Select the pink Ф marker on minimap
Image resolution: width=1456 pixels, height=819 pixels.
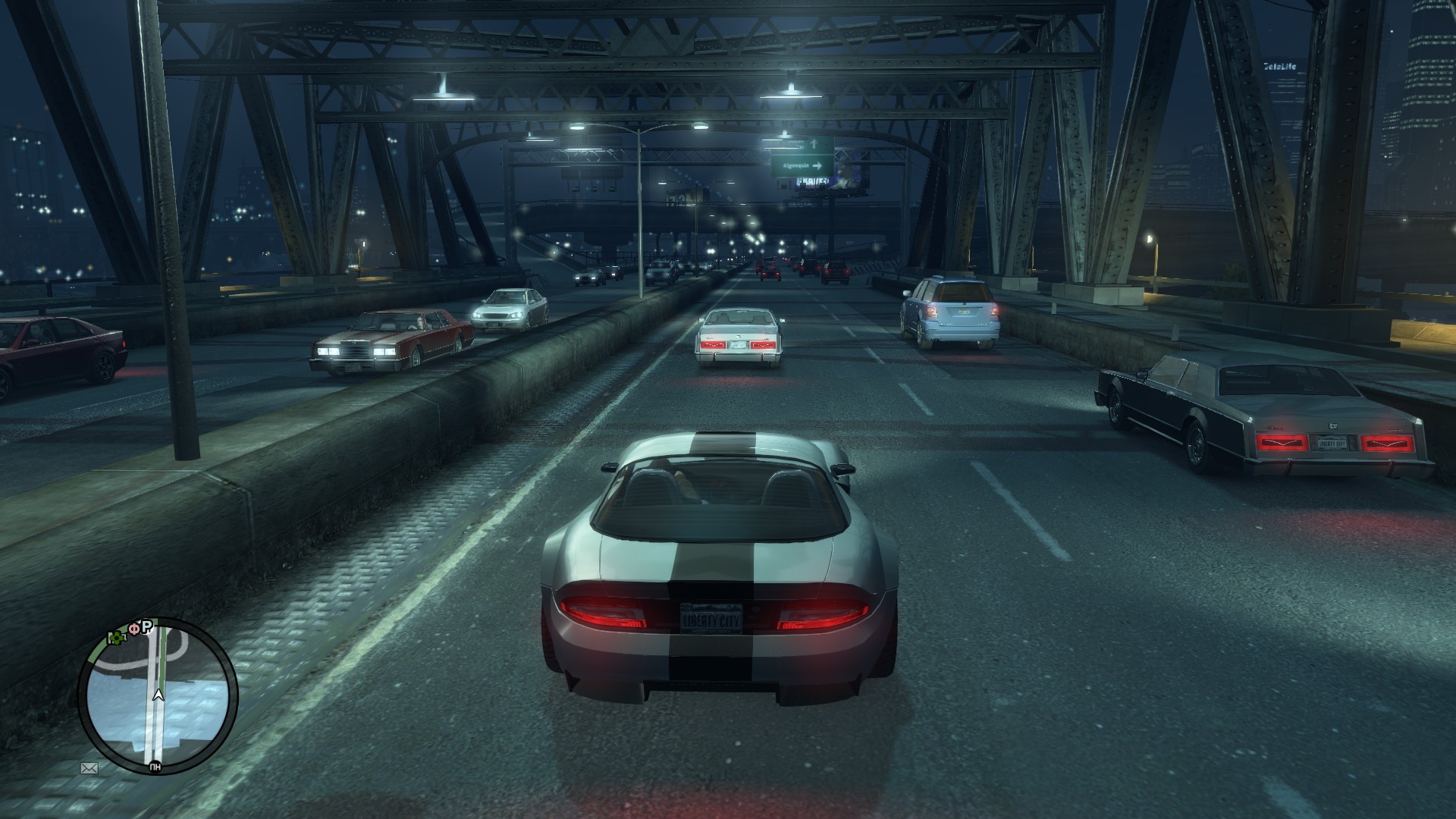tap(133, 628)
